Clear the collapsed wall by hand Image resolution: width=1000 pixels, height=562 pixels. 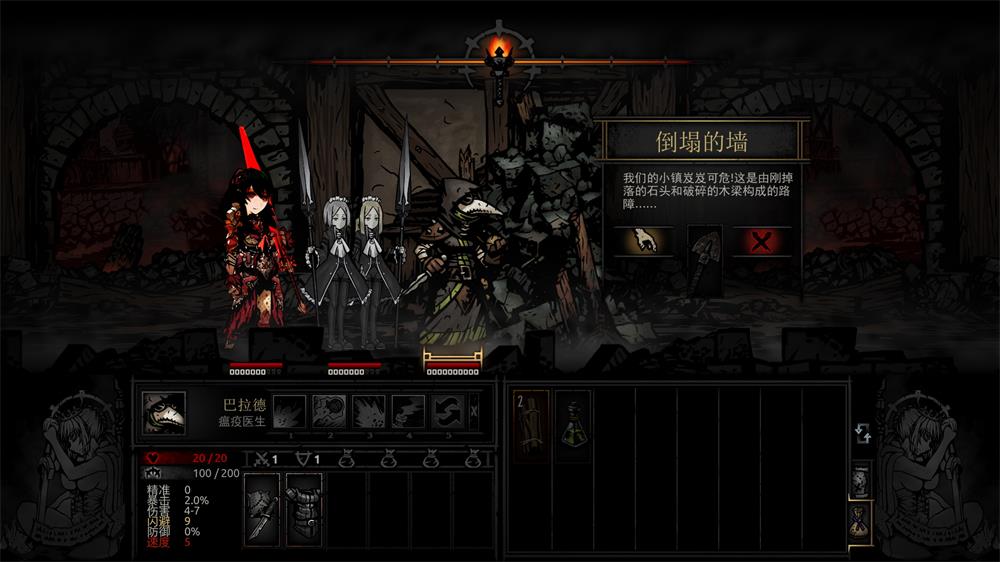pos(642,242)
